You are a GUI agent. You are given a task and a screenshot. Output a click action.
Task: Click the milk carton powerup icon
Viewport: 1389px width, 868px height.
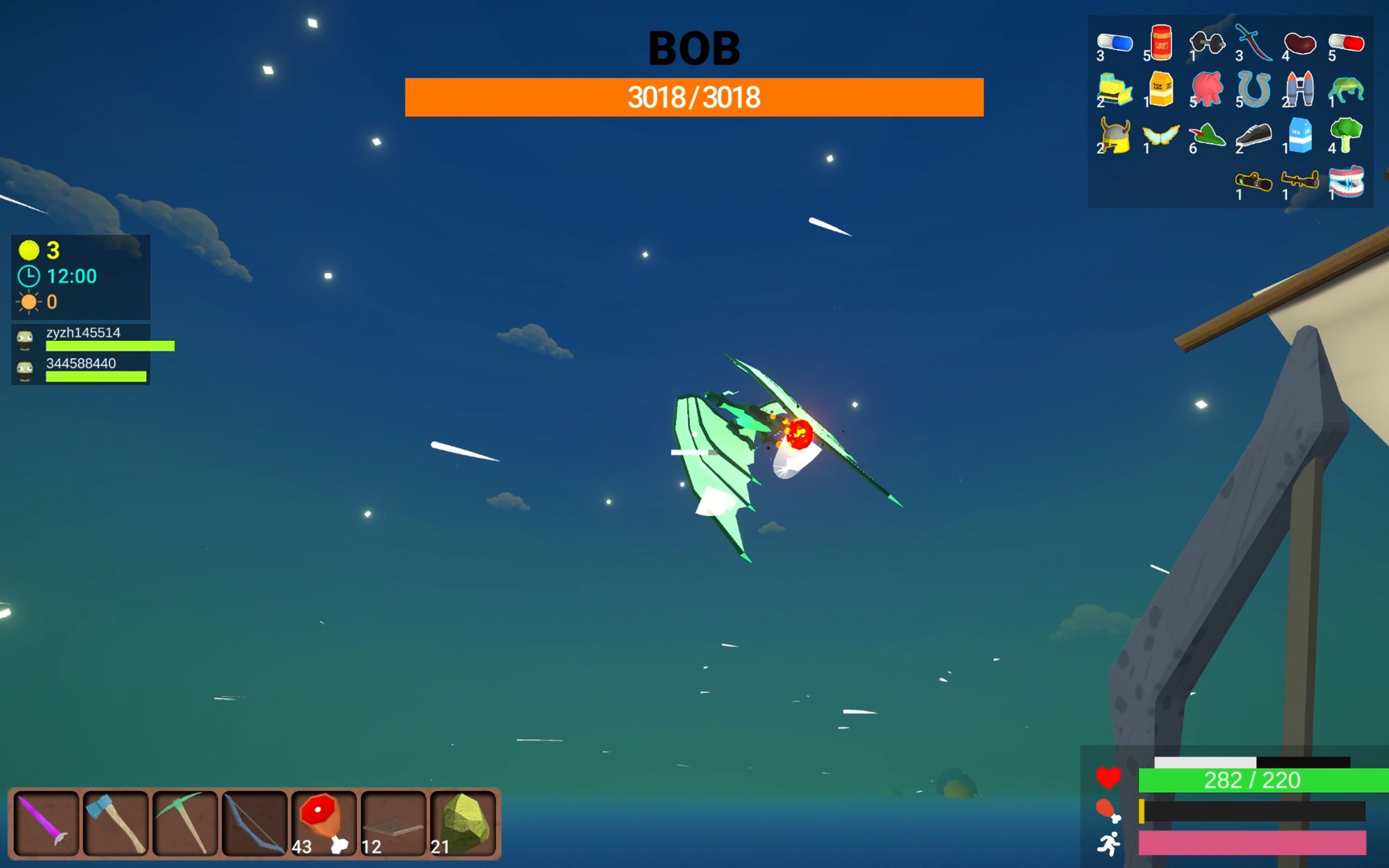(1300, 136)
